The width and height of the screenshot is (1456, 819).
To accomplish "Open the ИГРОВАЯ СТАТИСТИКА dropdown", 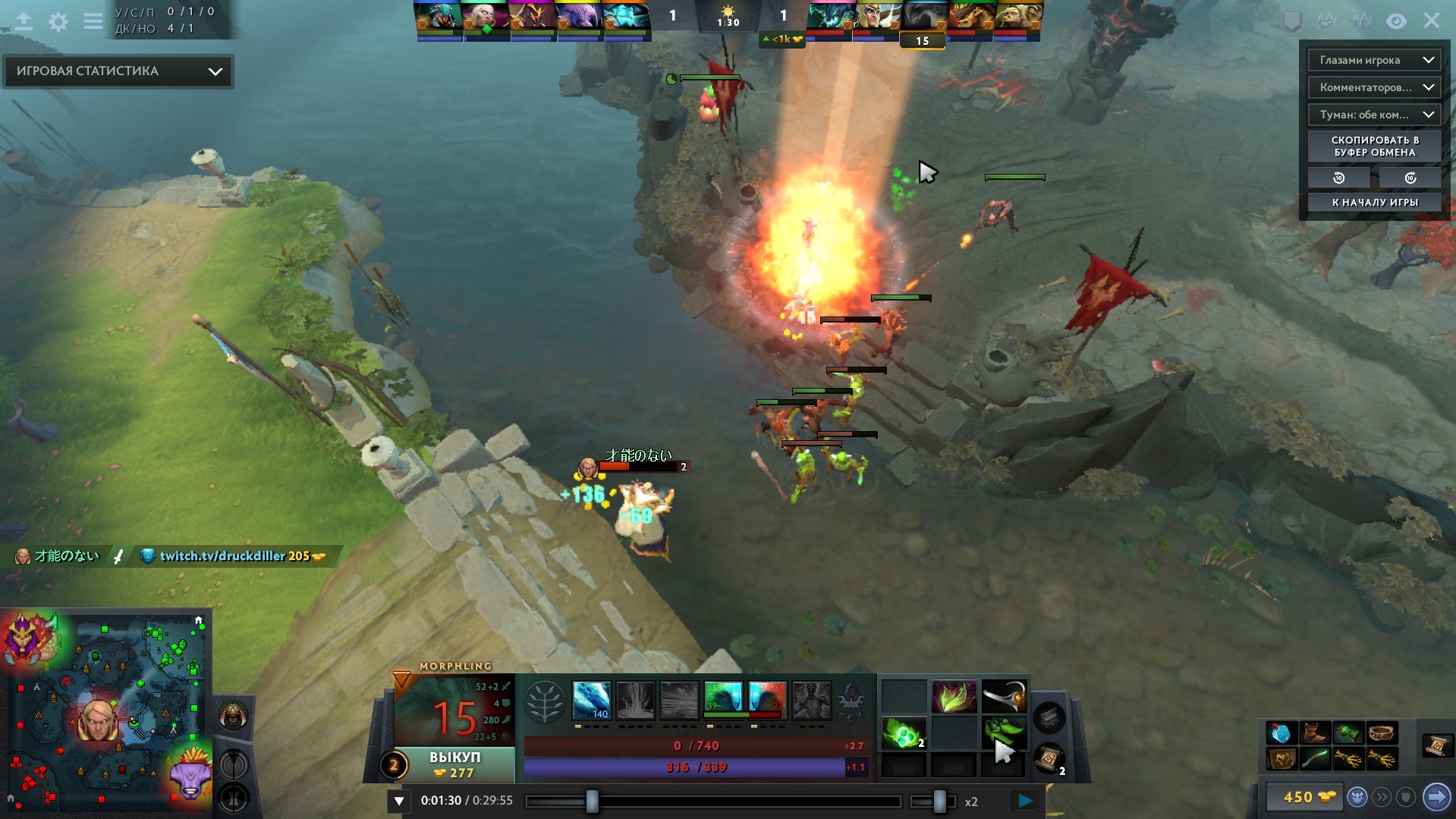I will pyautogui.click(x=118, y=71).
